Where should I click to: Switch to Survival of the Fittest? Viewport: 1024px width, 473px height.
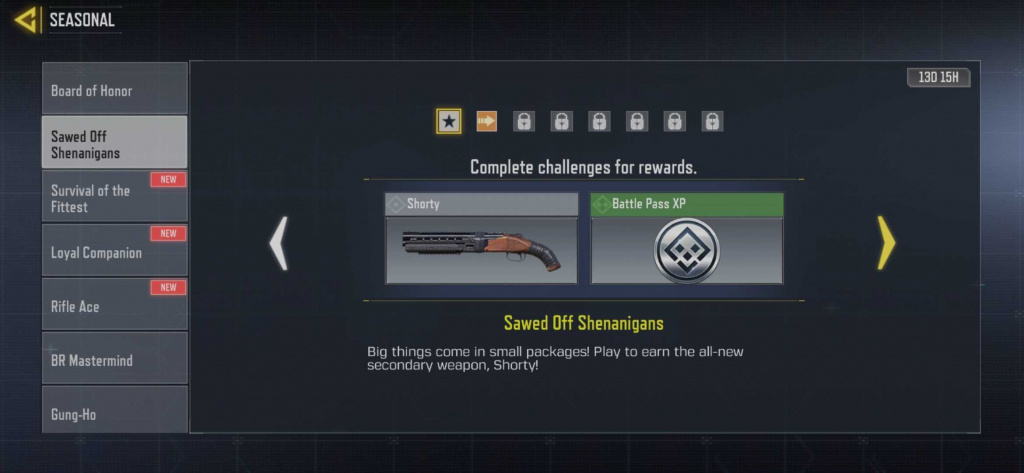(x=114, y=198)
